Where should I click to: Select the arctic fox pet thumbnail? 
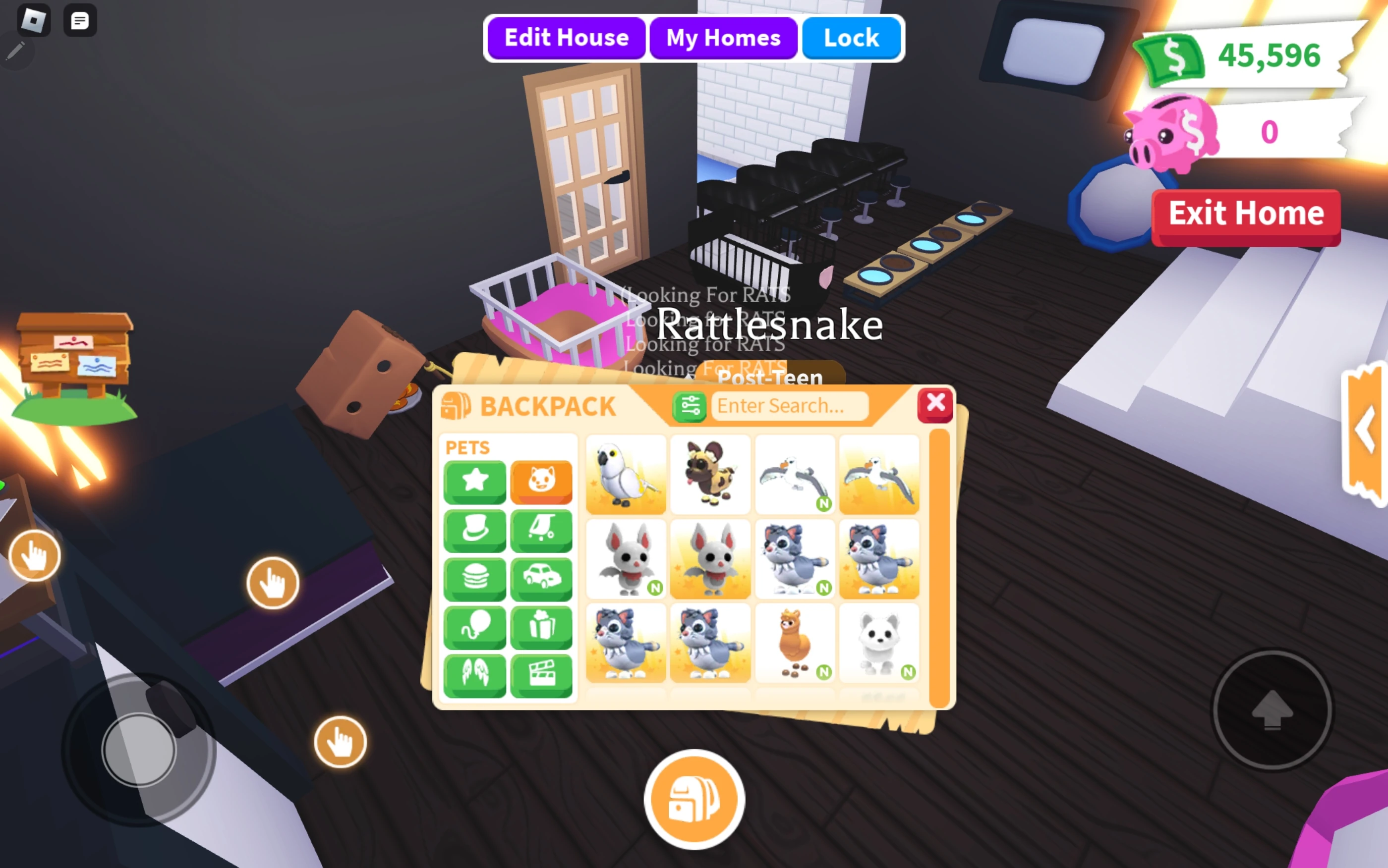coord(879,642)
